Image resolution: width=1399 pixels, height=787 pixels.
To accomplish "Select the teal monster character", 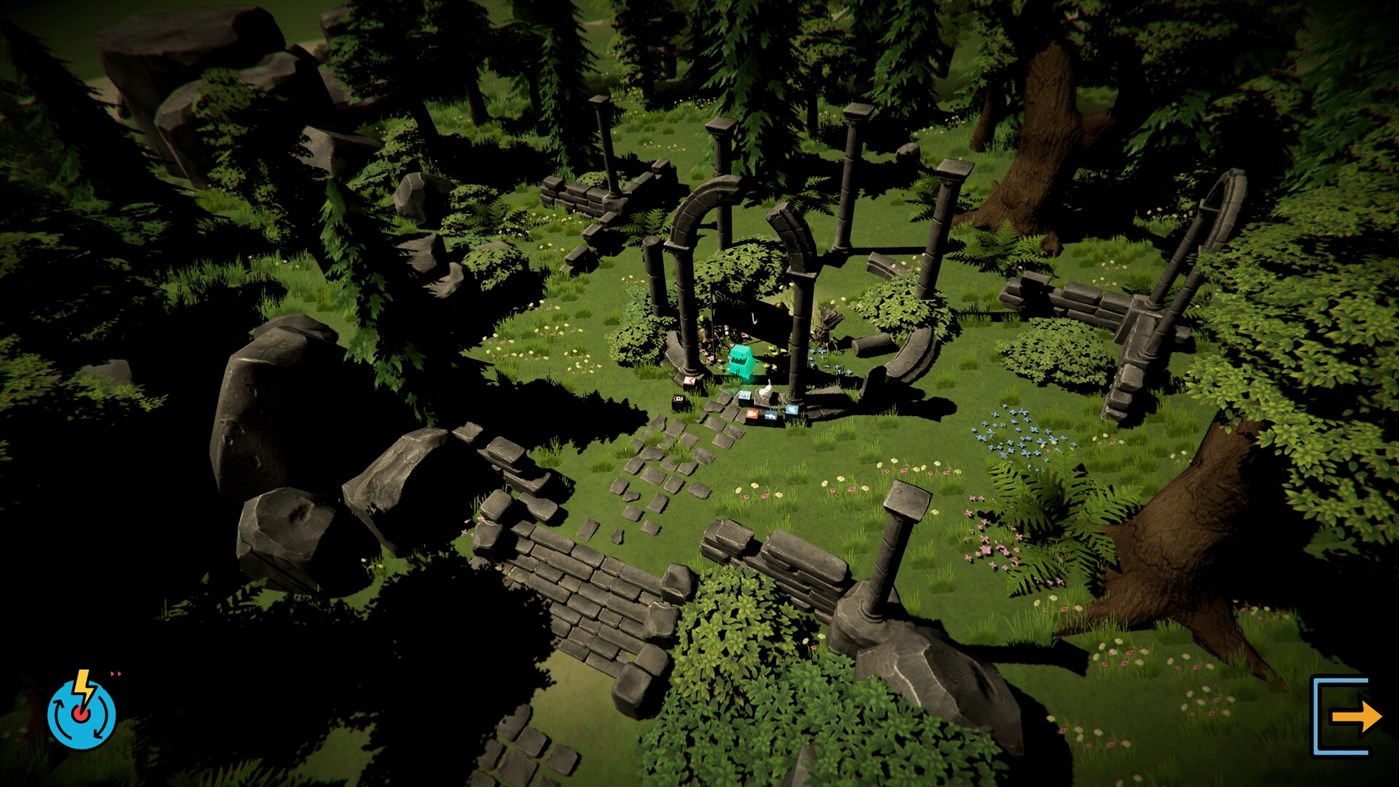I will pos(741,360).
